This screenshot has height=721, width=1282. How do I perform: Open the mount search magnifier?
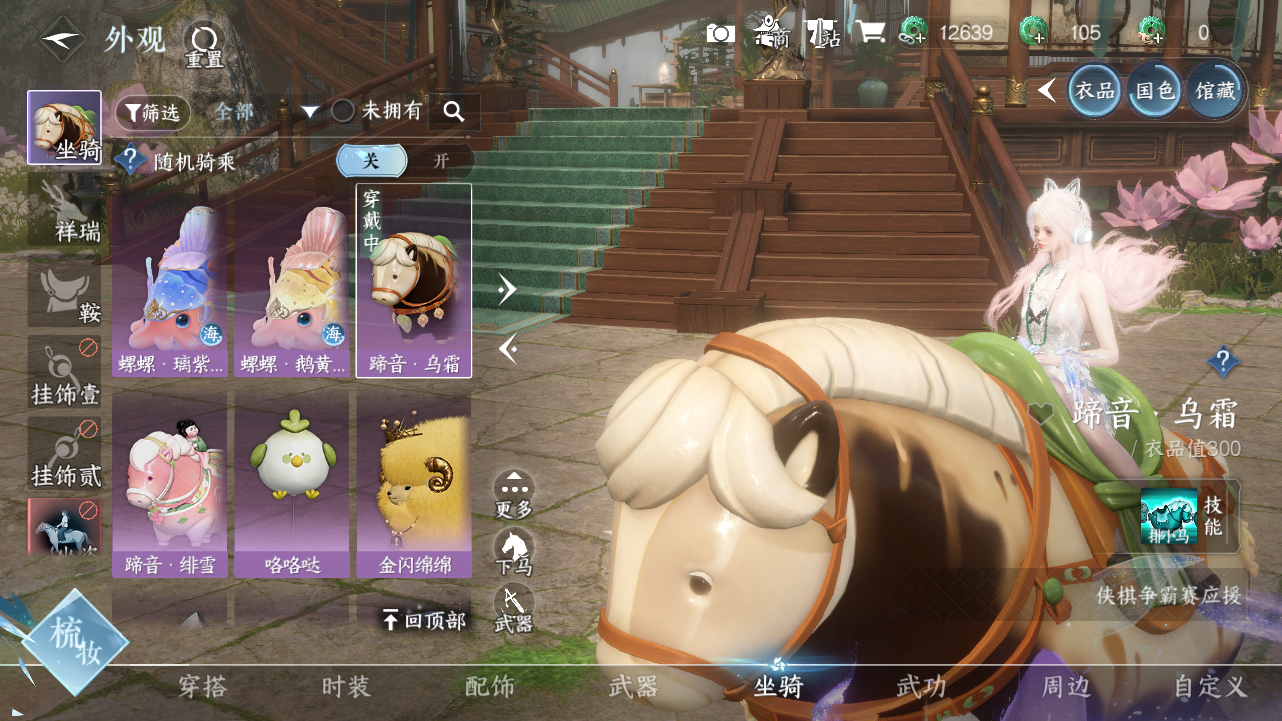(x=454, y=112)
